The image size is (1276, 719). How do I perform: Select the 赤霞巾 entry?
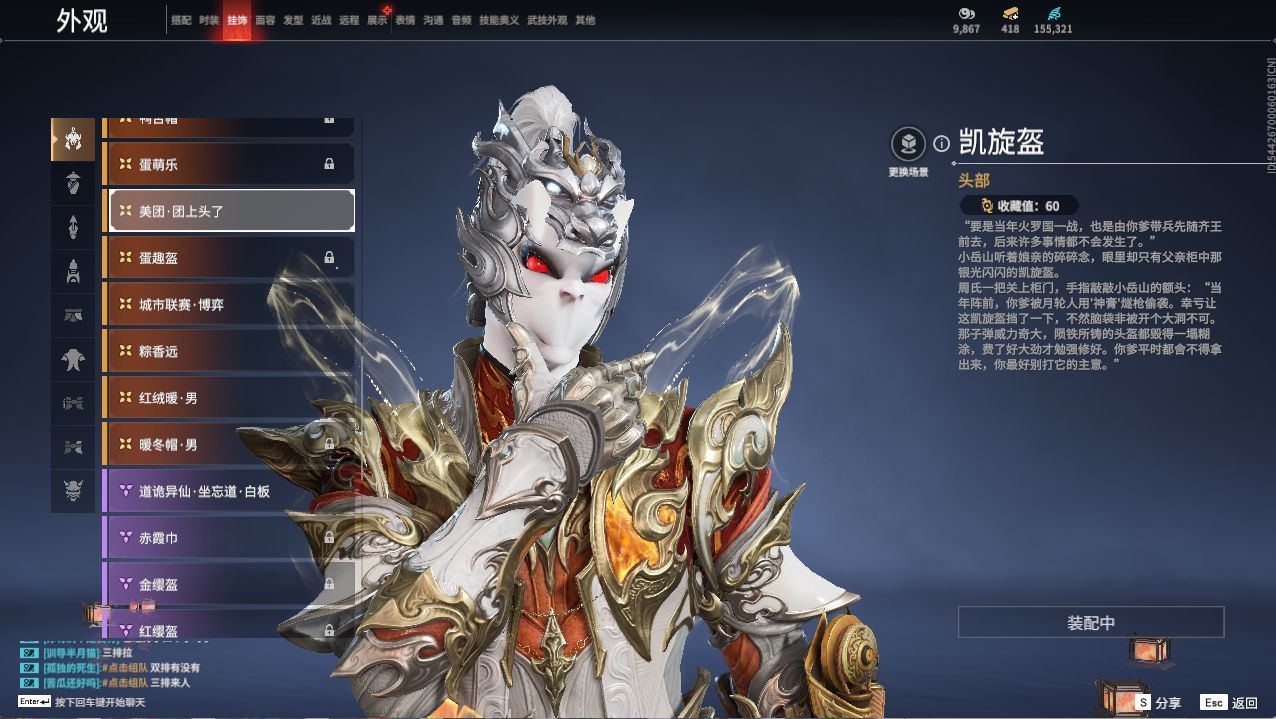click(229, 538)
